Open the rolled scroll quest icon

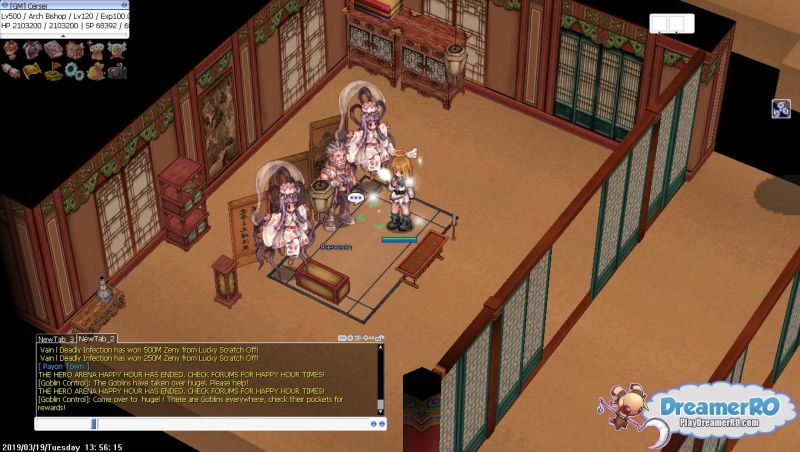click(x=13, y=70)
